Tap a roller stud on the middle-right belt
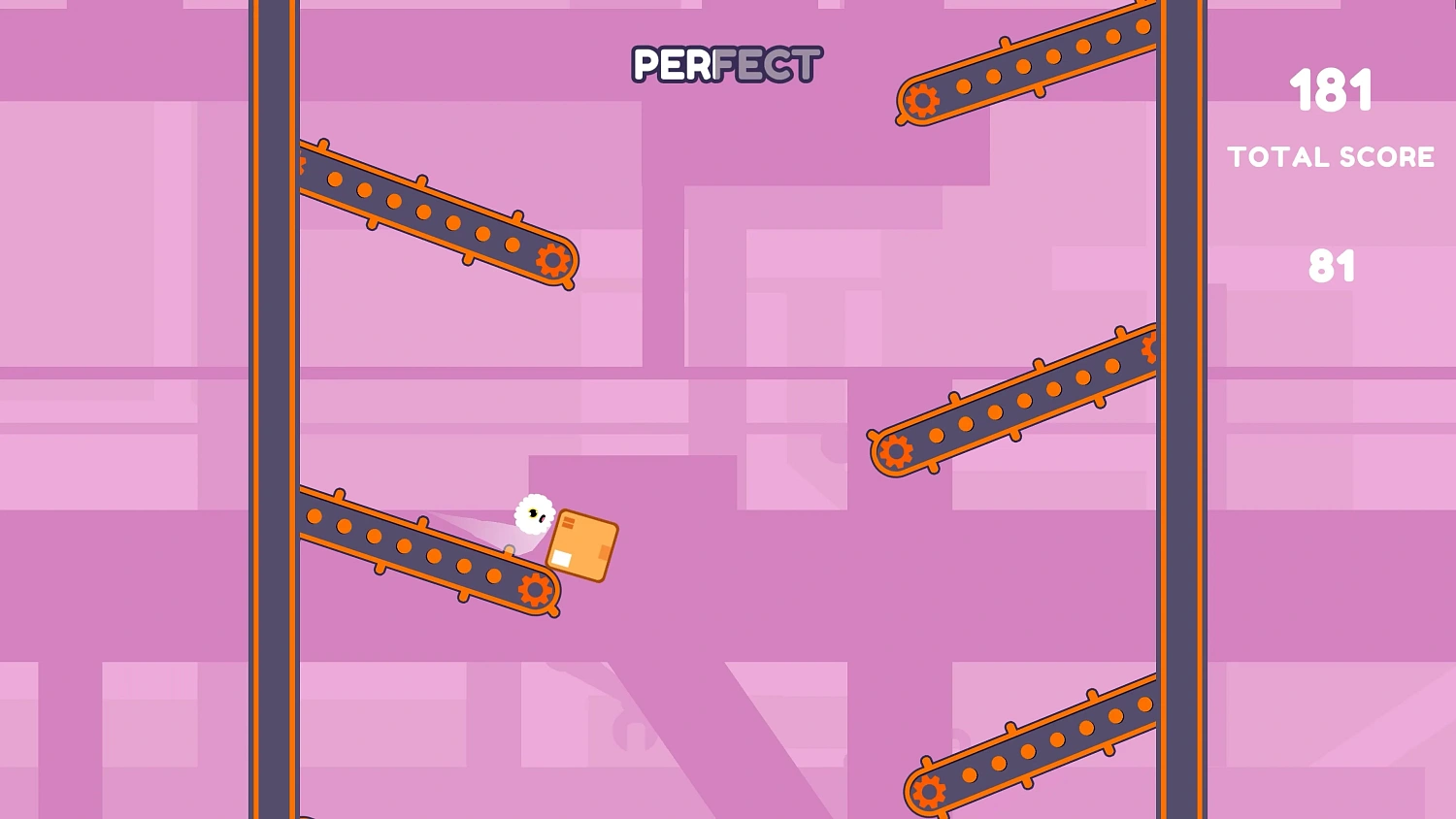Image resolution: width=1456 pixels, height=819 pixels. (995, 412)
